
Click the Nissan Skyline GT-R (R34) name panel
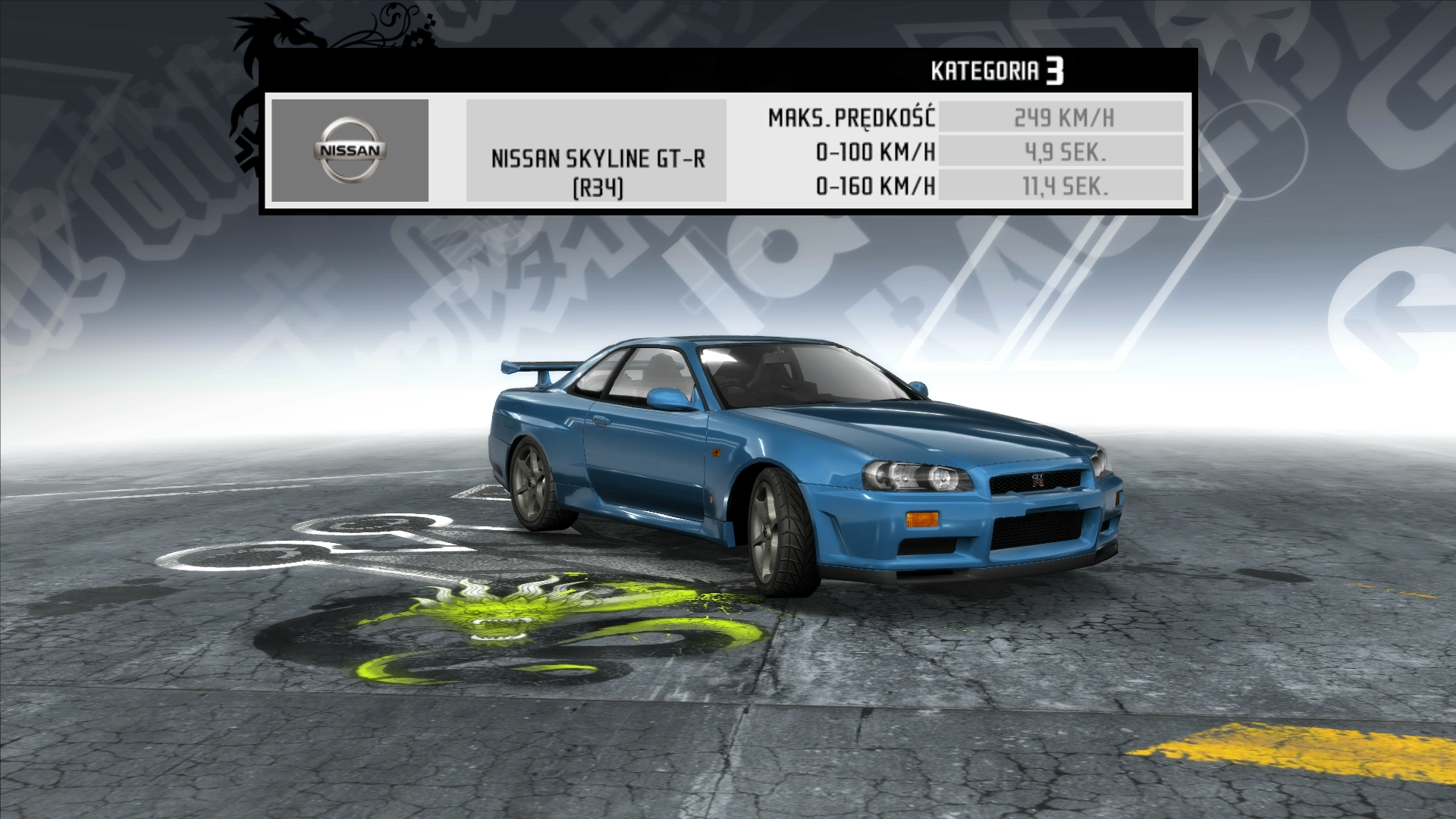click(x=596, y=151)
